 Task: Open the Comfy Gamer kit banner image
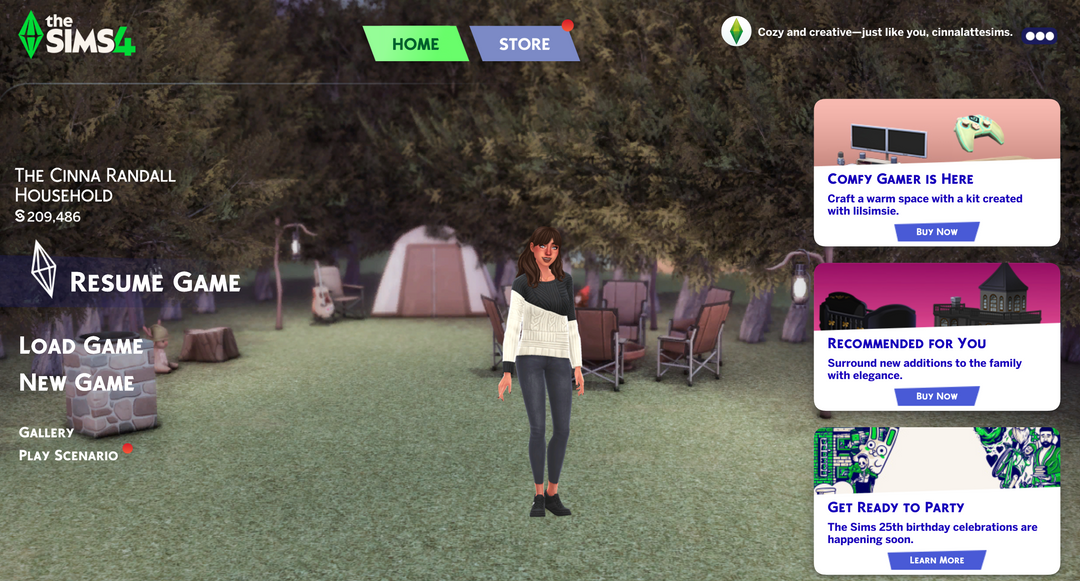(937, 133)
